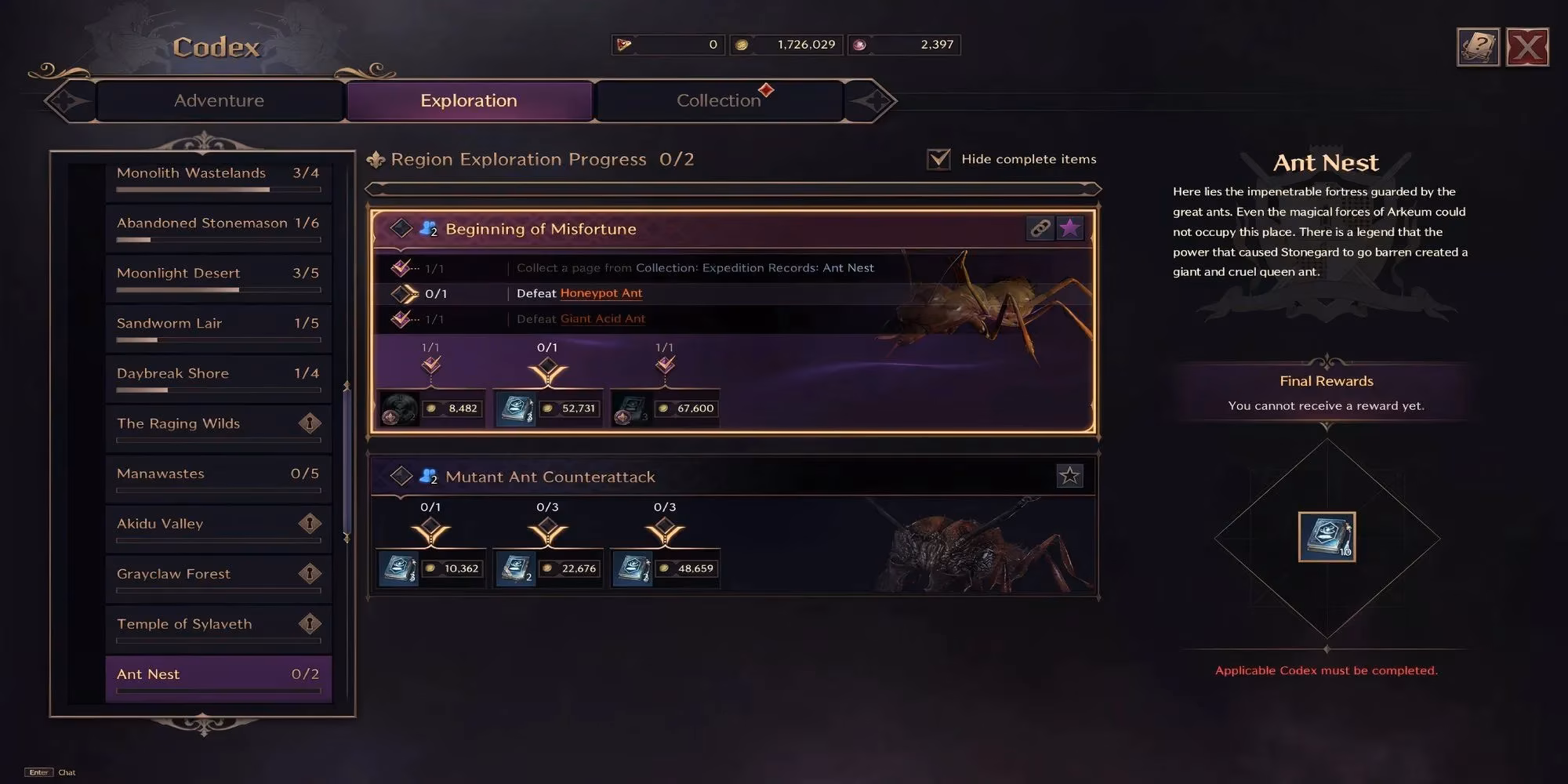Switch to the Adventure tab
Viewport: 1568px width, 784px height.
pyautogui.click(x=218, y=100)
